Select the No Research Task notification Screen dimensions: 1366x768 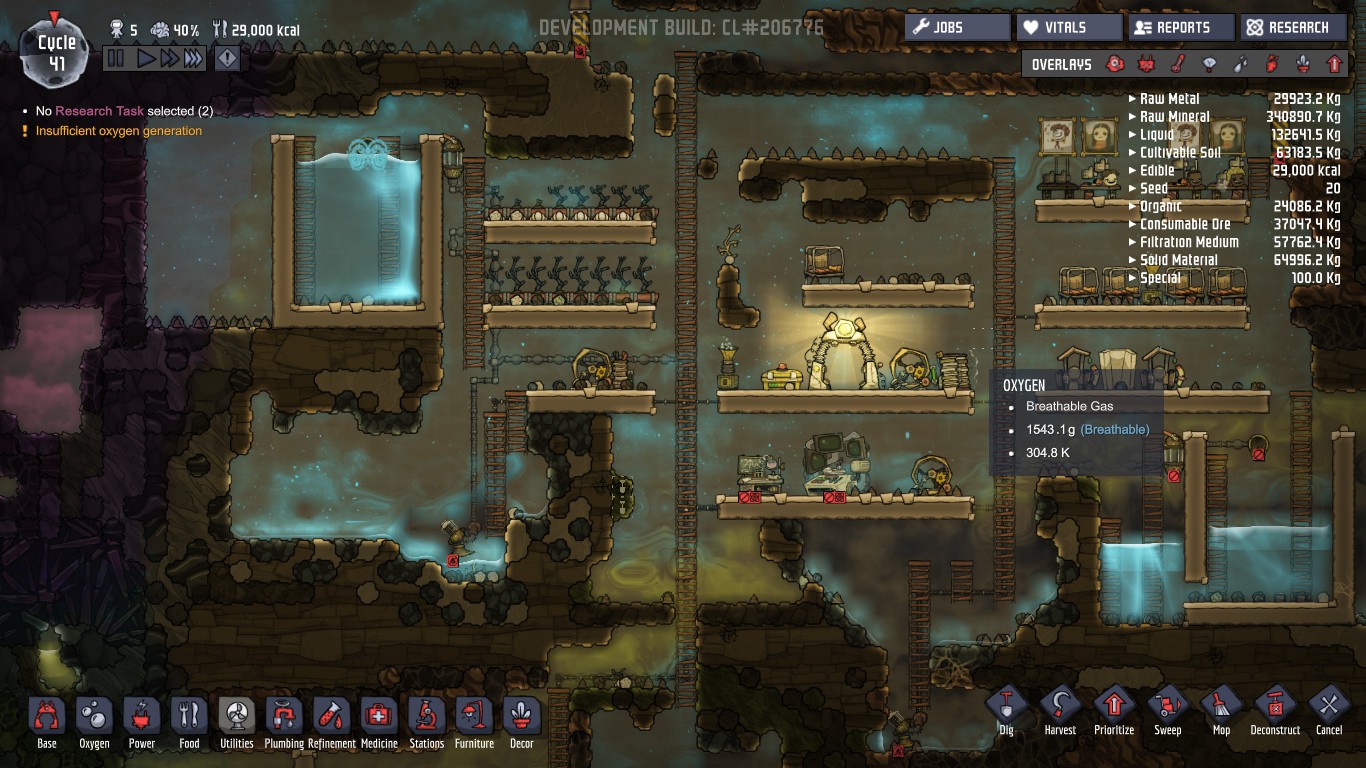pos(124,111)
